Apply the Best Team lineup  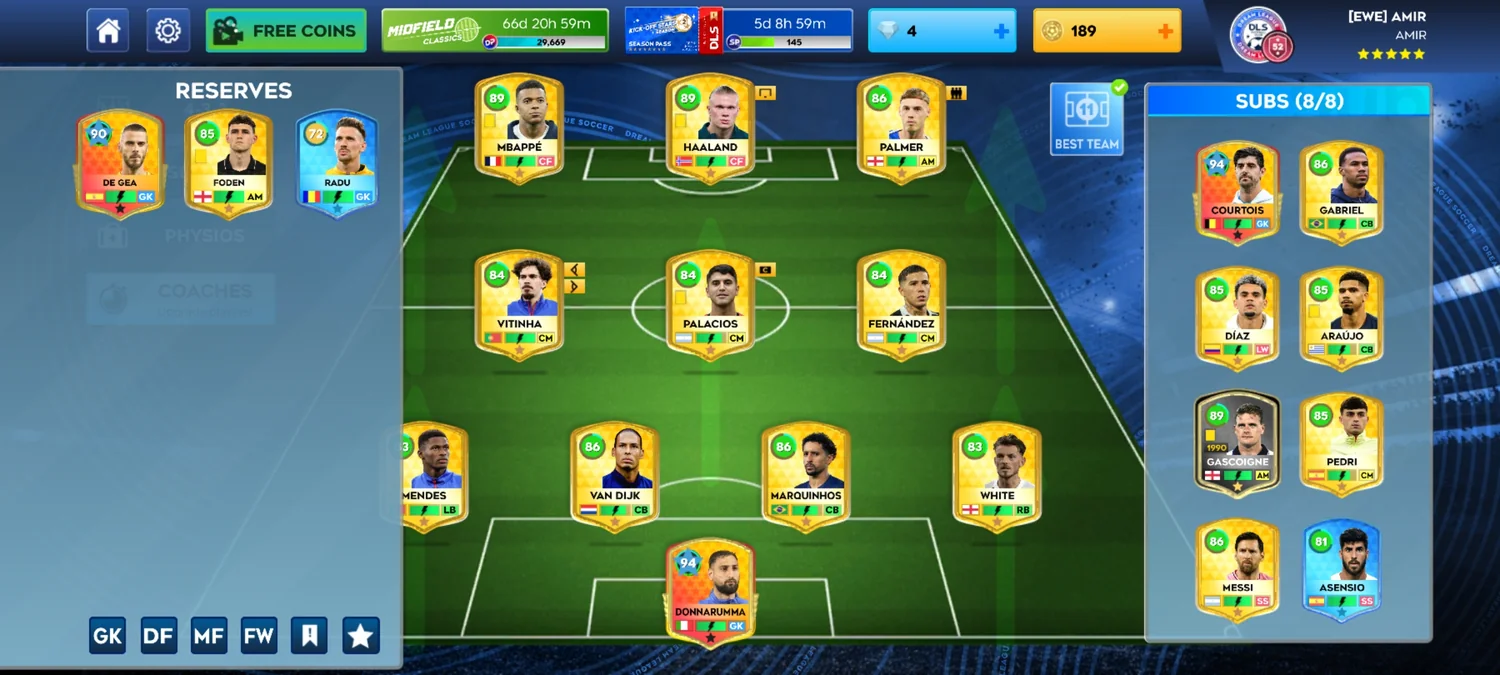pyautogui.click(x=1086, y=119)
